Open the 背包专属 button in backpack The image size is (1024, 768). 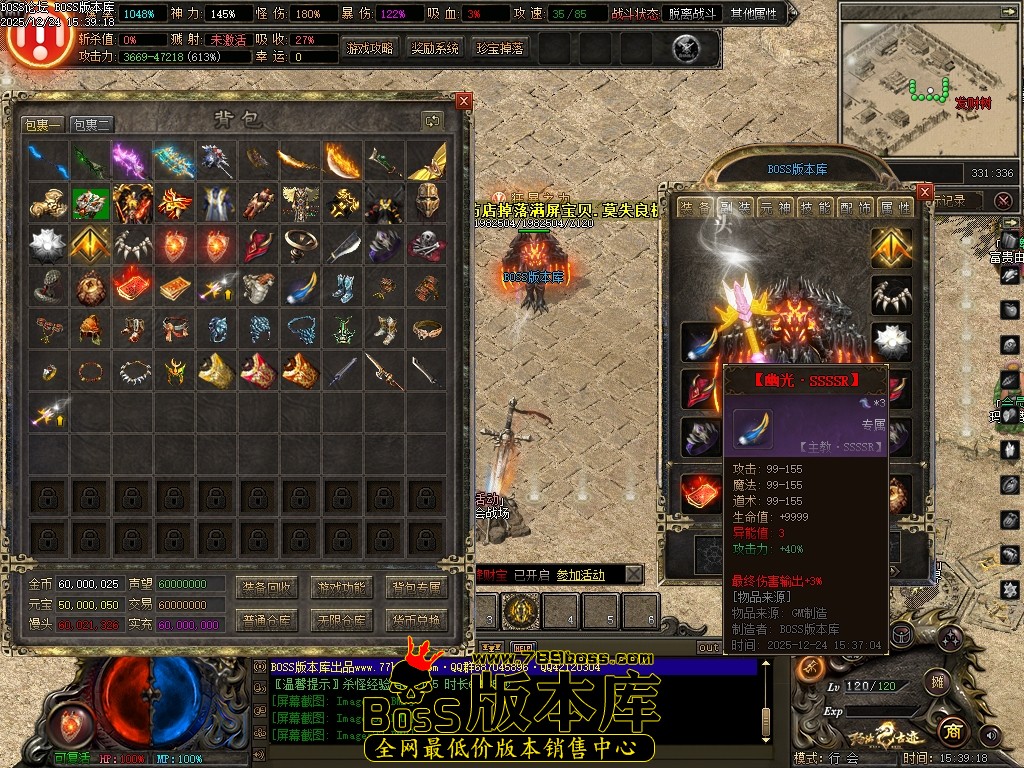click(416, 586)
